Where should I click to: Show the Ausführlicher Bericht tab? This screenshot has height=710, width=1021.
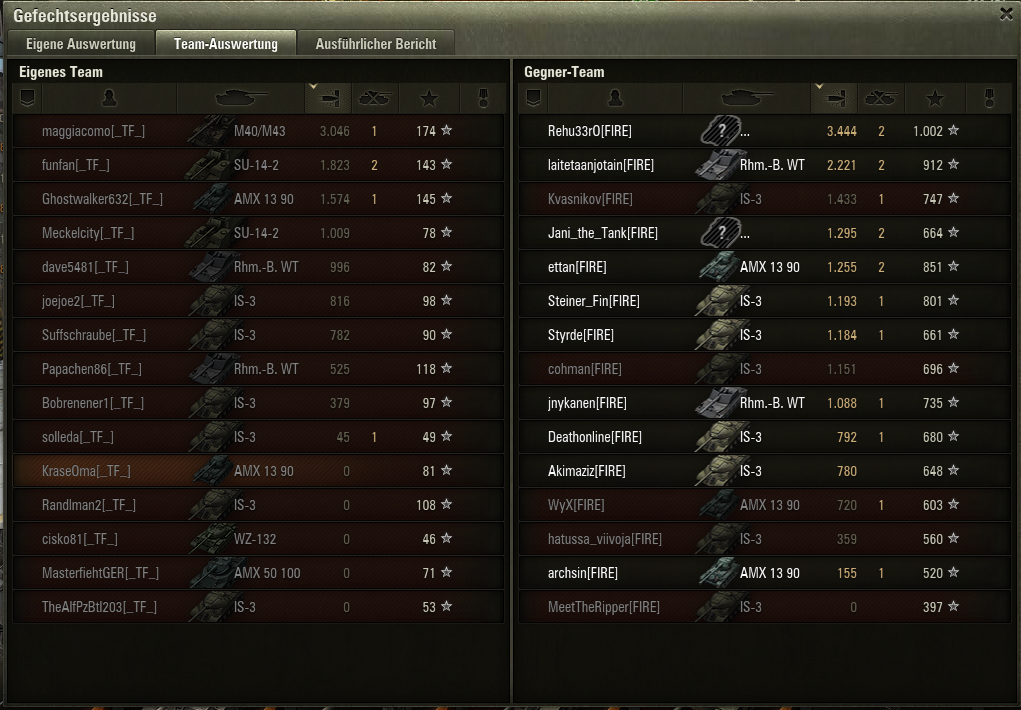pyautogui.click(x=376, y=44)
